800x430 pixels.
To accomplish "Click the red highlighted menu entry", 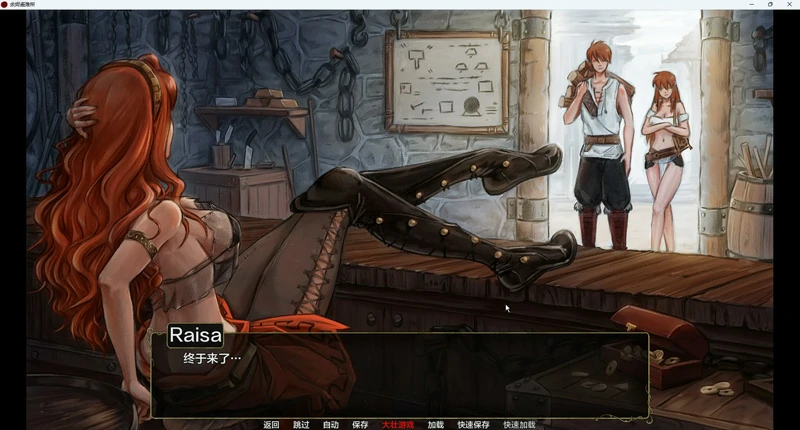I will (x=398, y=424).
